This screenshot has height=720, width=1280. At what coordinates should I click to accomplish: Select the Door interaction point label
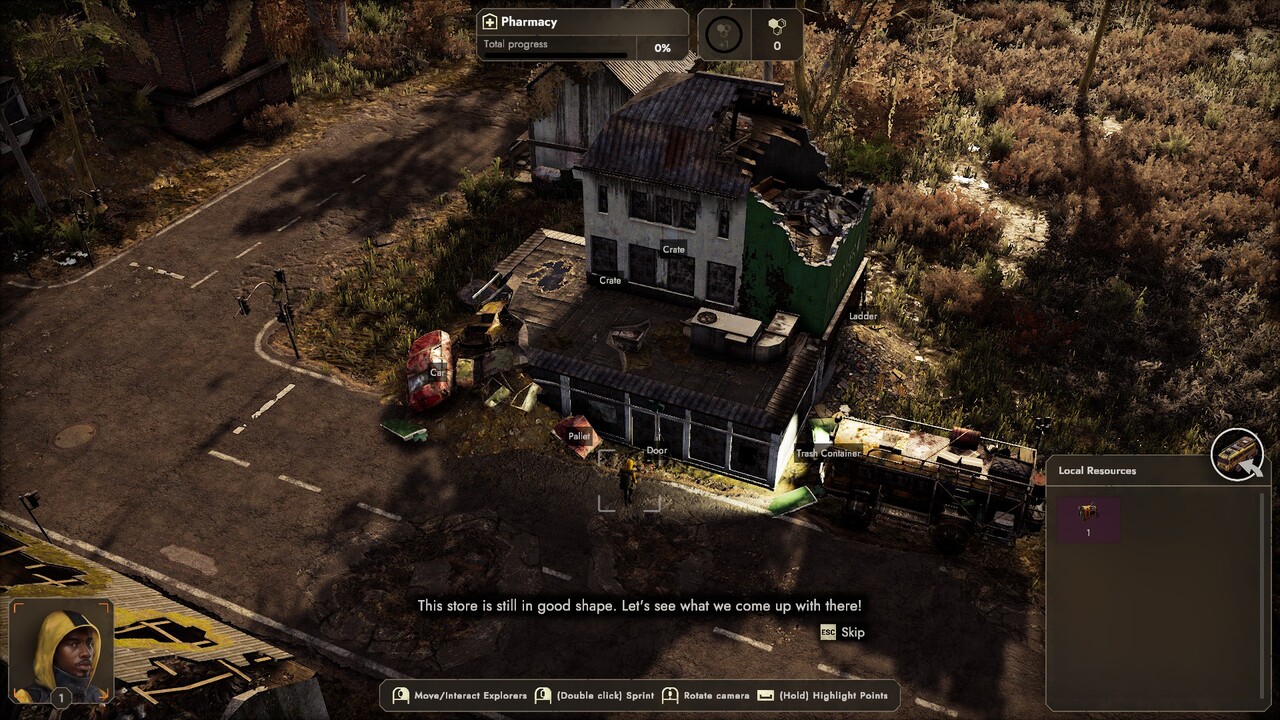click(x=656, y=451)
